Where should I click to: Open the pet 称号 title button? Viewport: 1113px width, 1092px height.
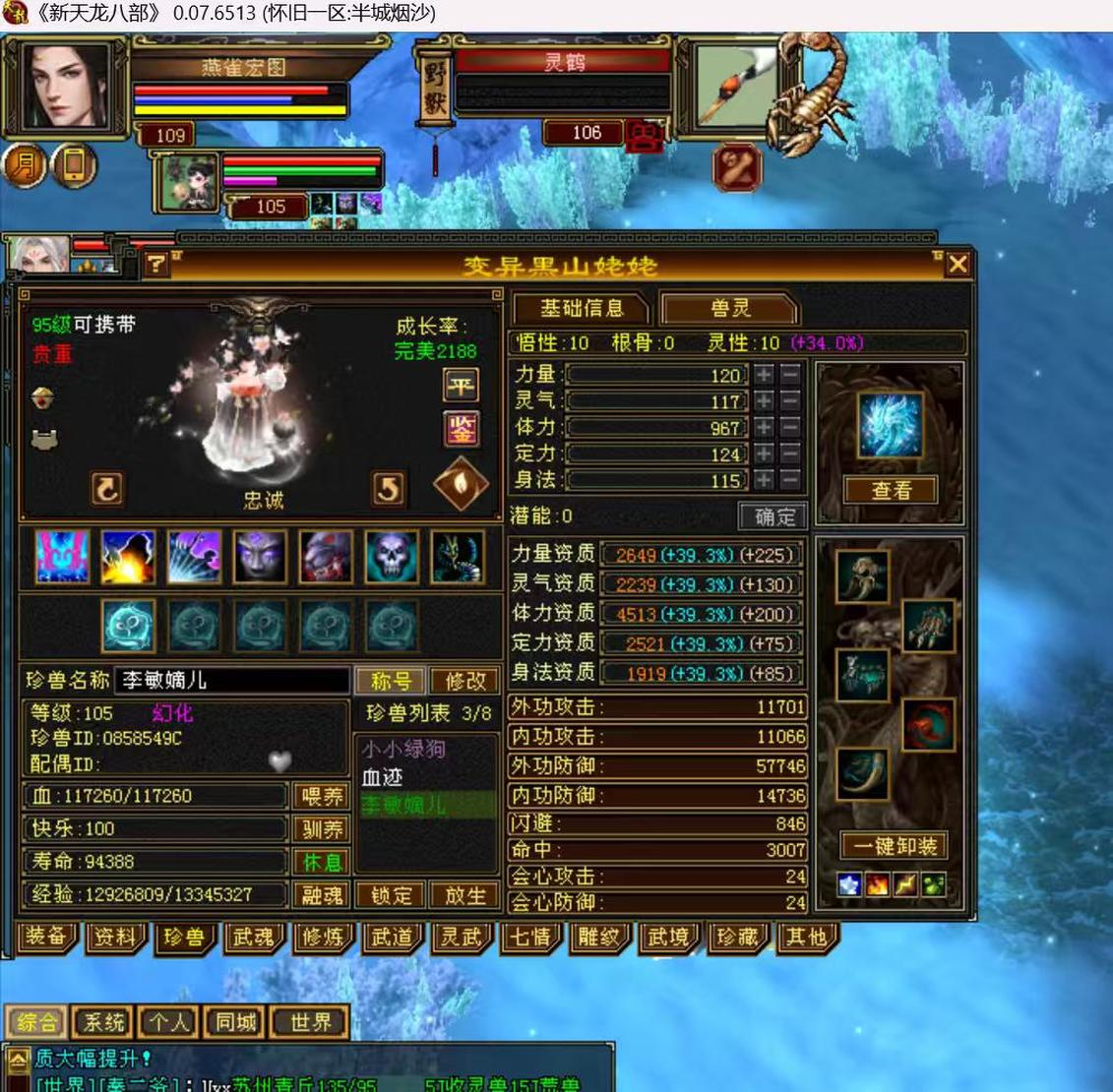(x=391, y=681)
